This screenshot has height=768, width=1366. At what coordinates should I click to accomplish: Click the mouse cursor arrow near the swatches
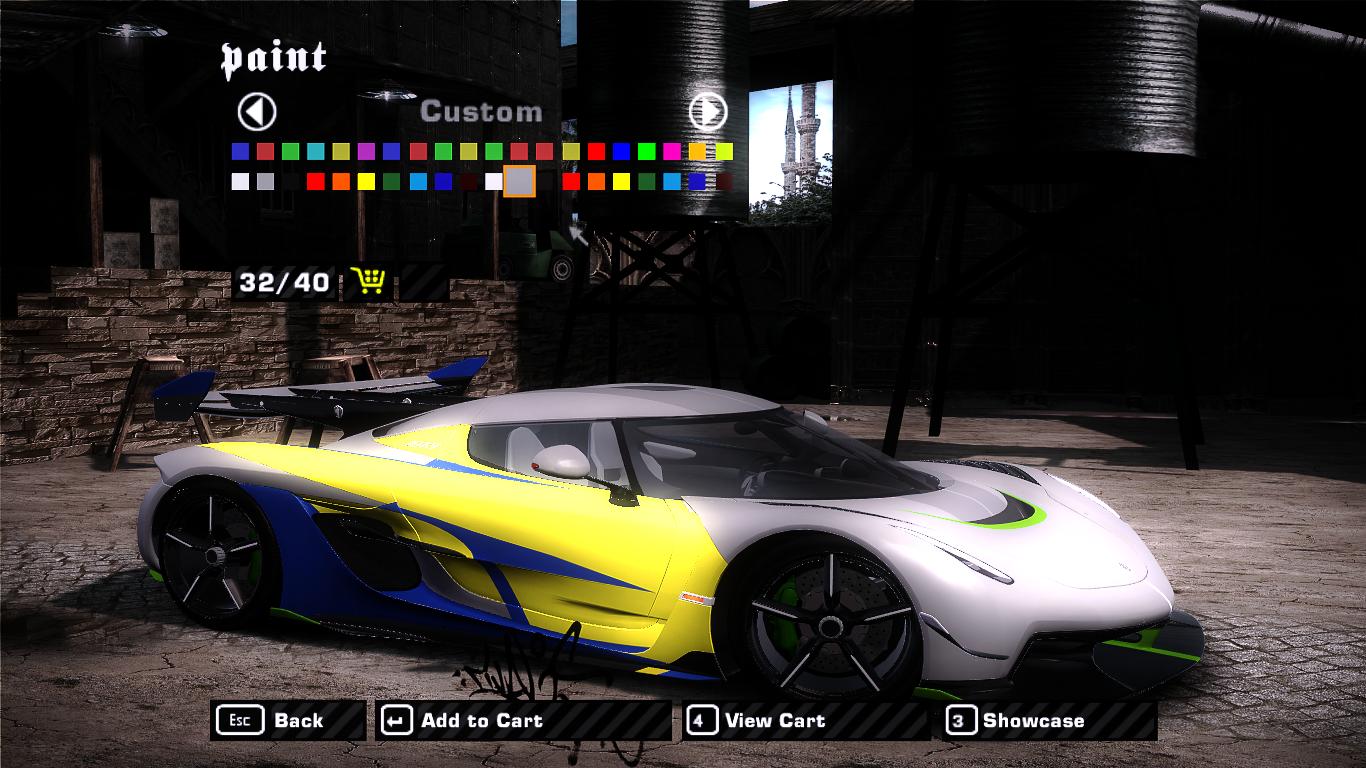pos(577,232)
